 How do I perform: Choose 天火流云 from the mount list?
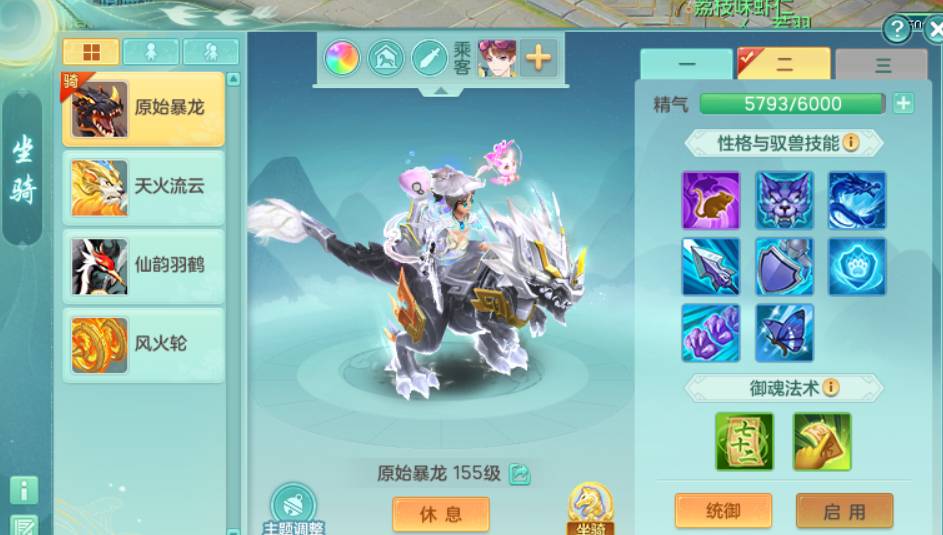143,187
